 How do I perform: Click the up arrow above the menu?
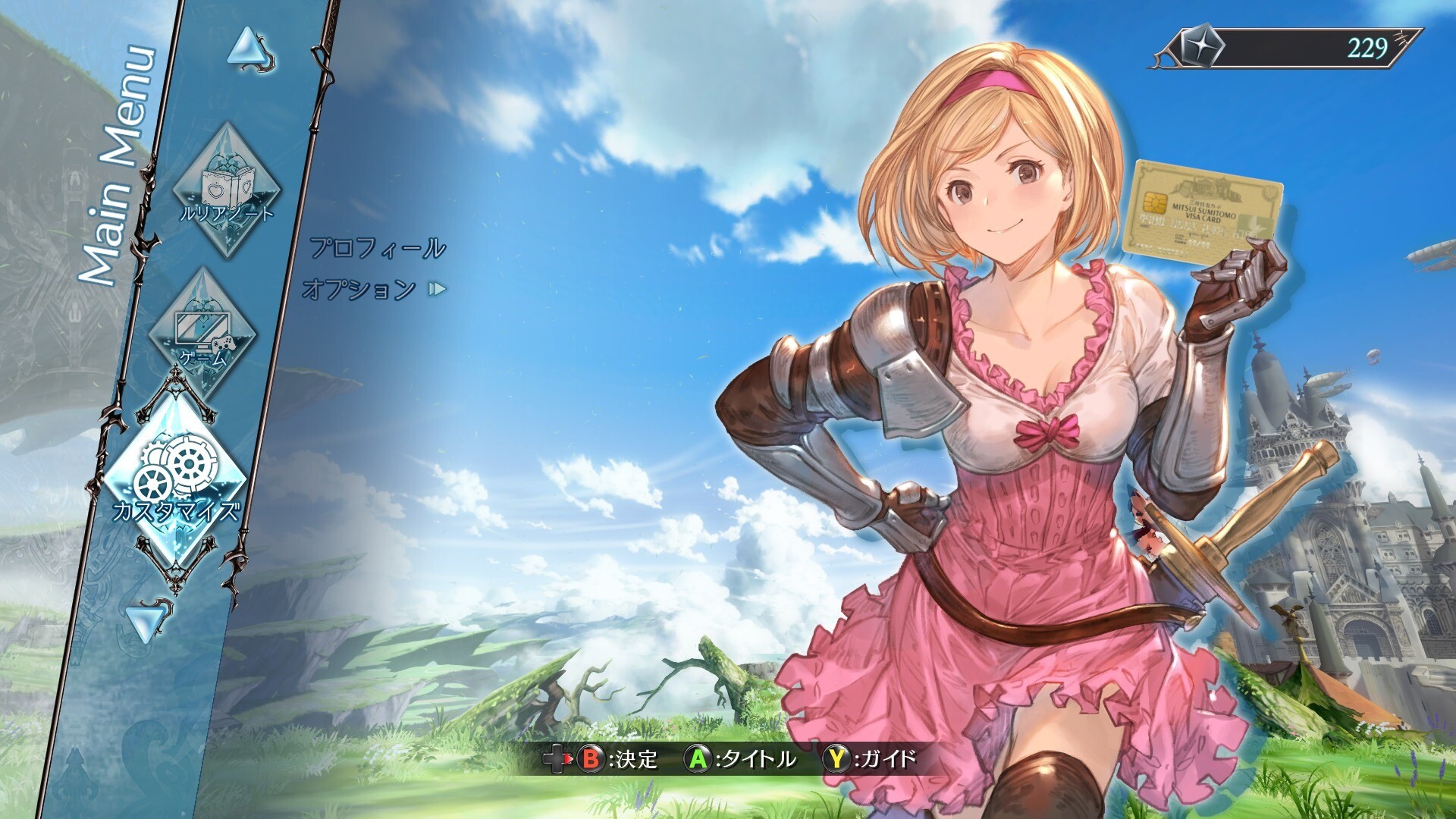click(249, 50)
